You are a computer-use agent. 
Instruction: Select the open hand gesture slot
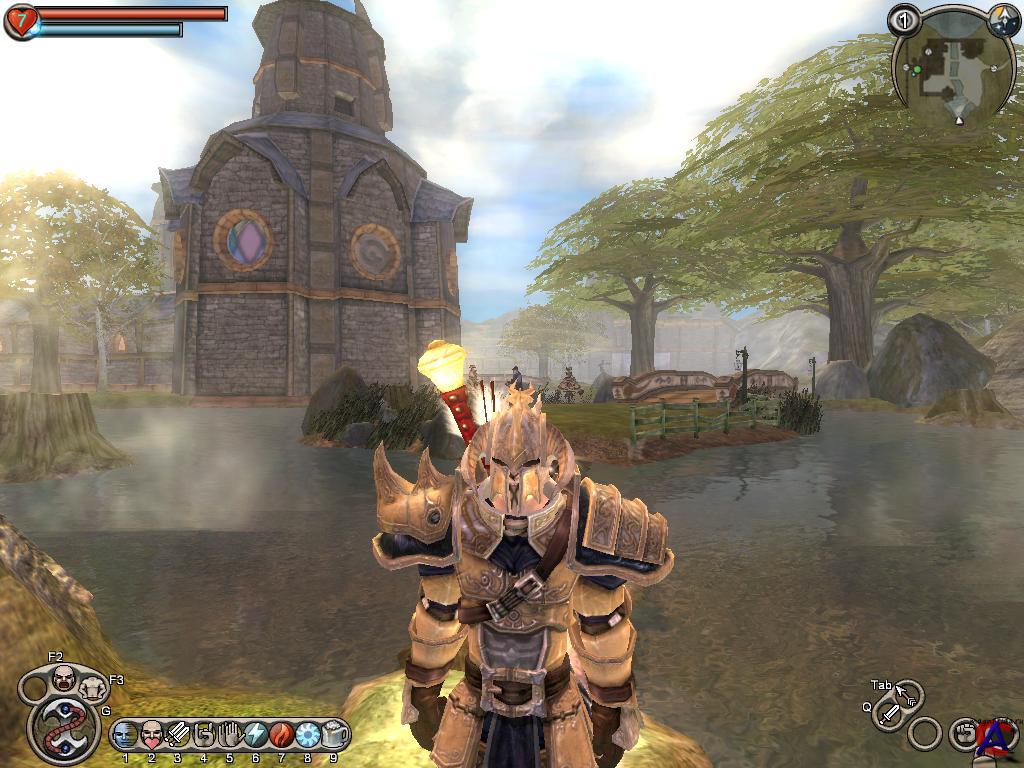click(x=229, y=735)
